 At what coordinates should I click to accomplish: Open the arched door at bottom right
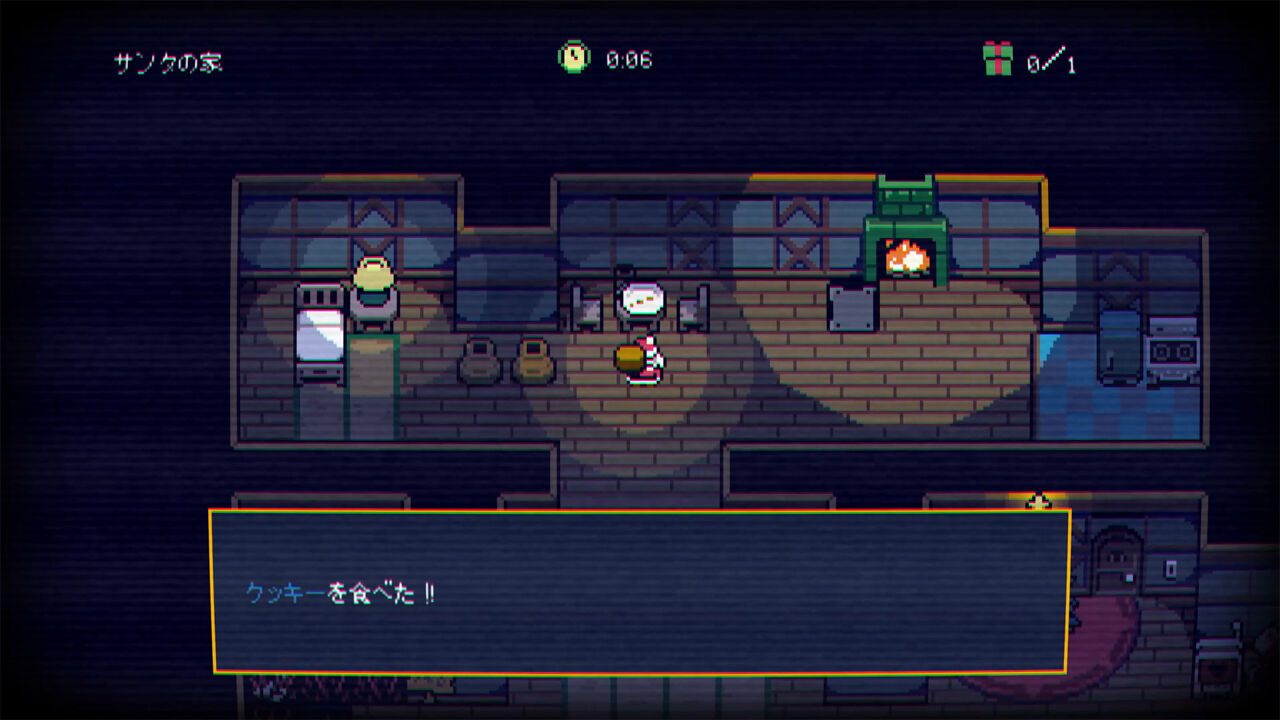tap(1117, 560)
